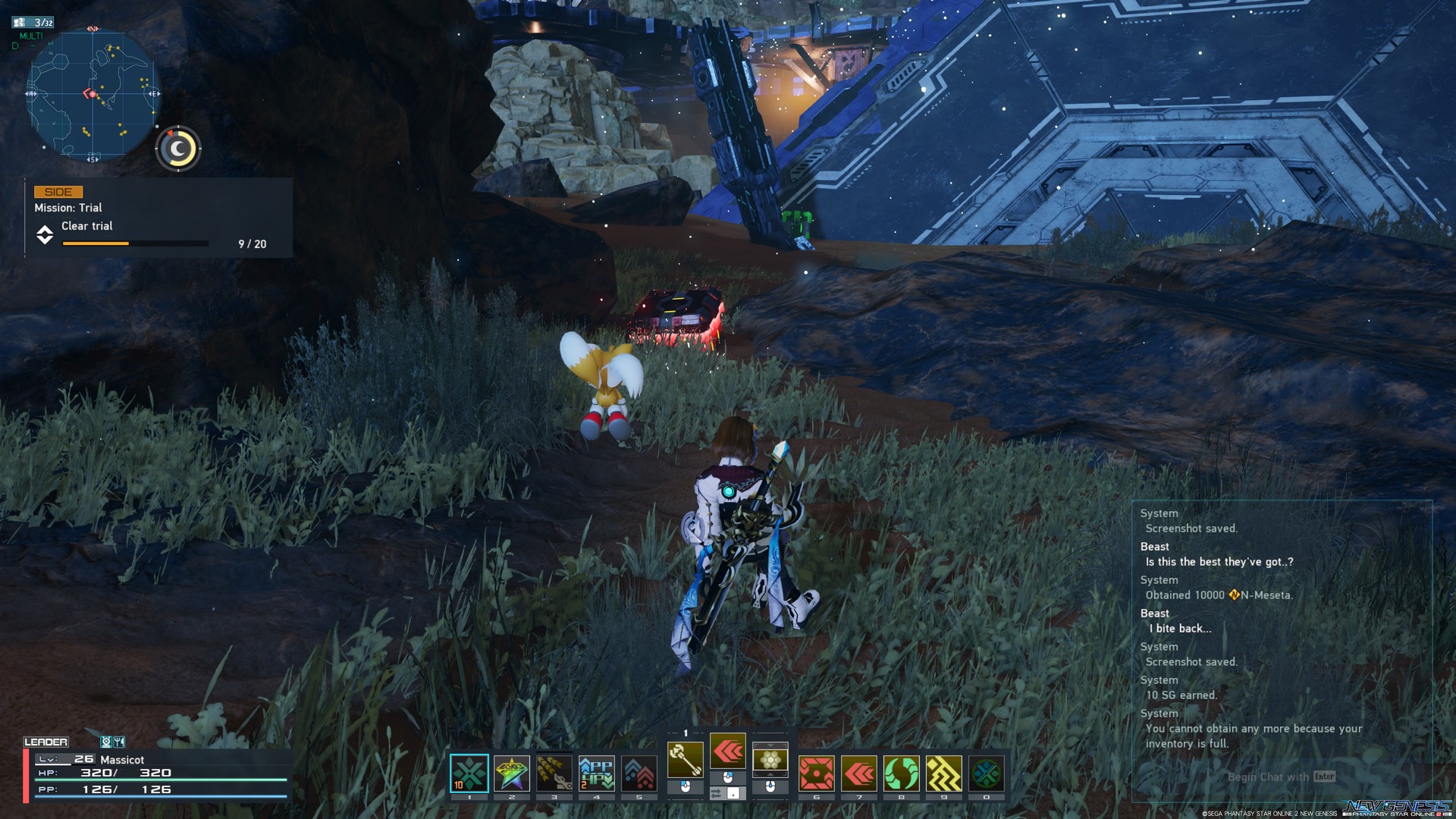Use the red chevron skill in slot 7
This screenshot has width=1456, height=819.
(859, 773)
